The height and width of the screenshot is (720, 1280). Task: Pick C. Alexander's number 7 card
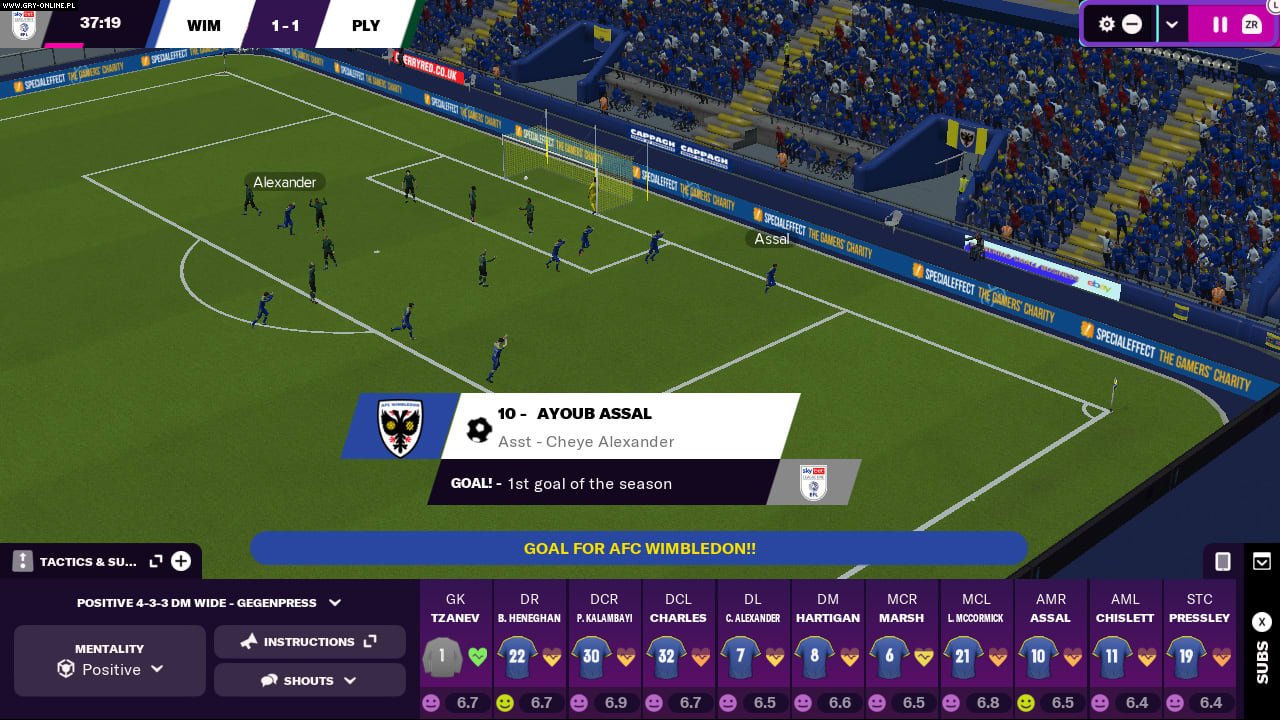[x=753, y=650]
